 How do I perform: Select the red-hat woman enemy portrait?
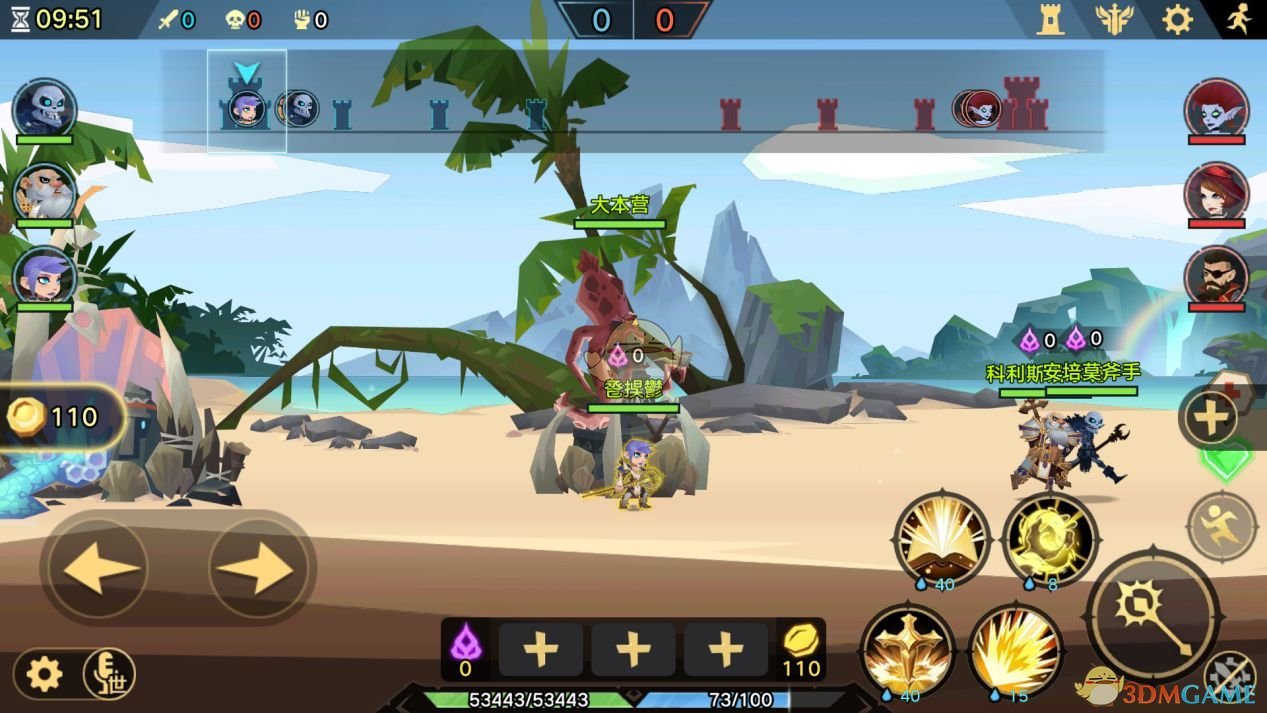(1216, 192)
